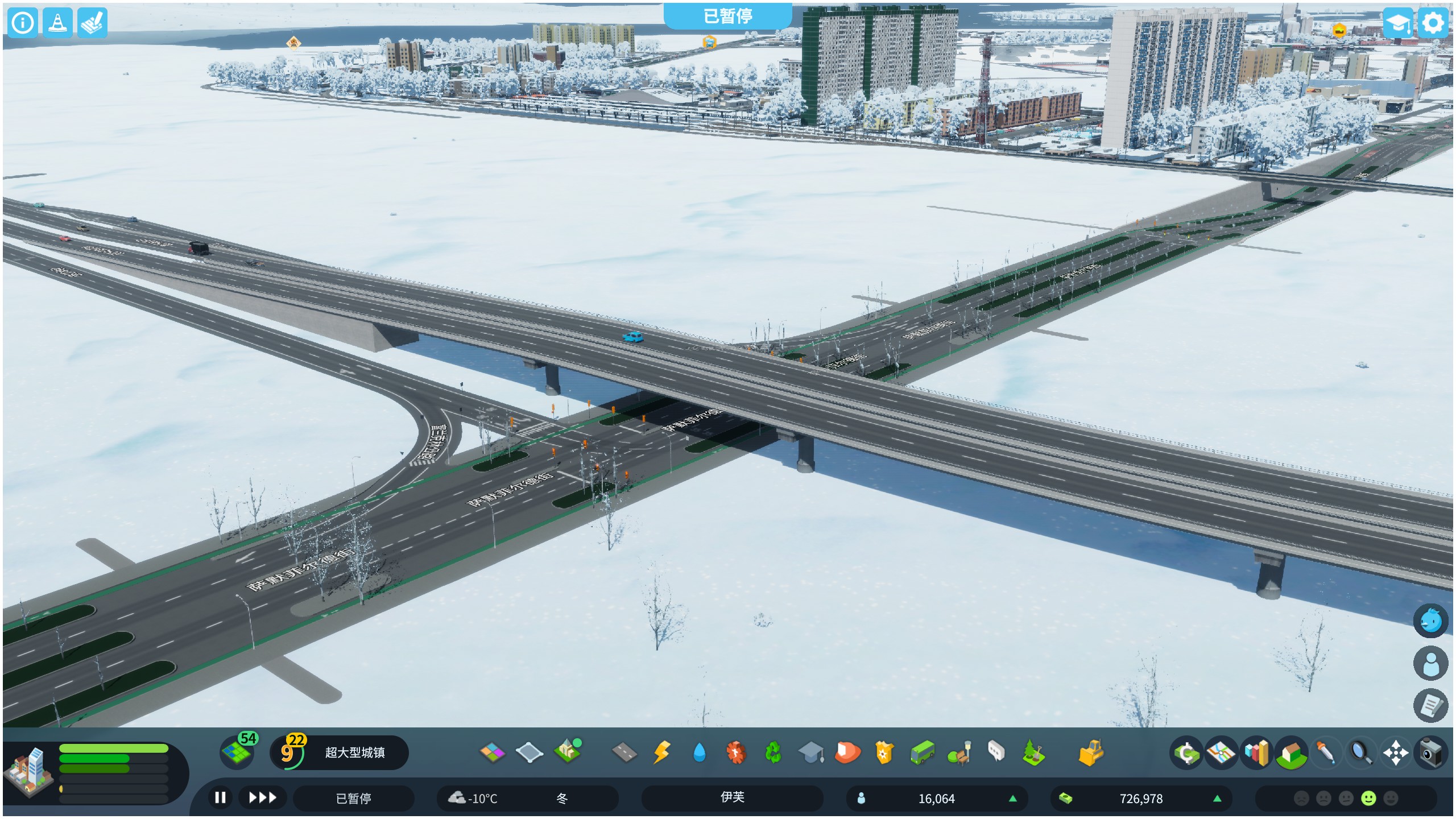
Task: Open the water and sewage menu
Action: (699, 752)
